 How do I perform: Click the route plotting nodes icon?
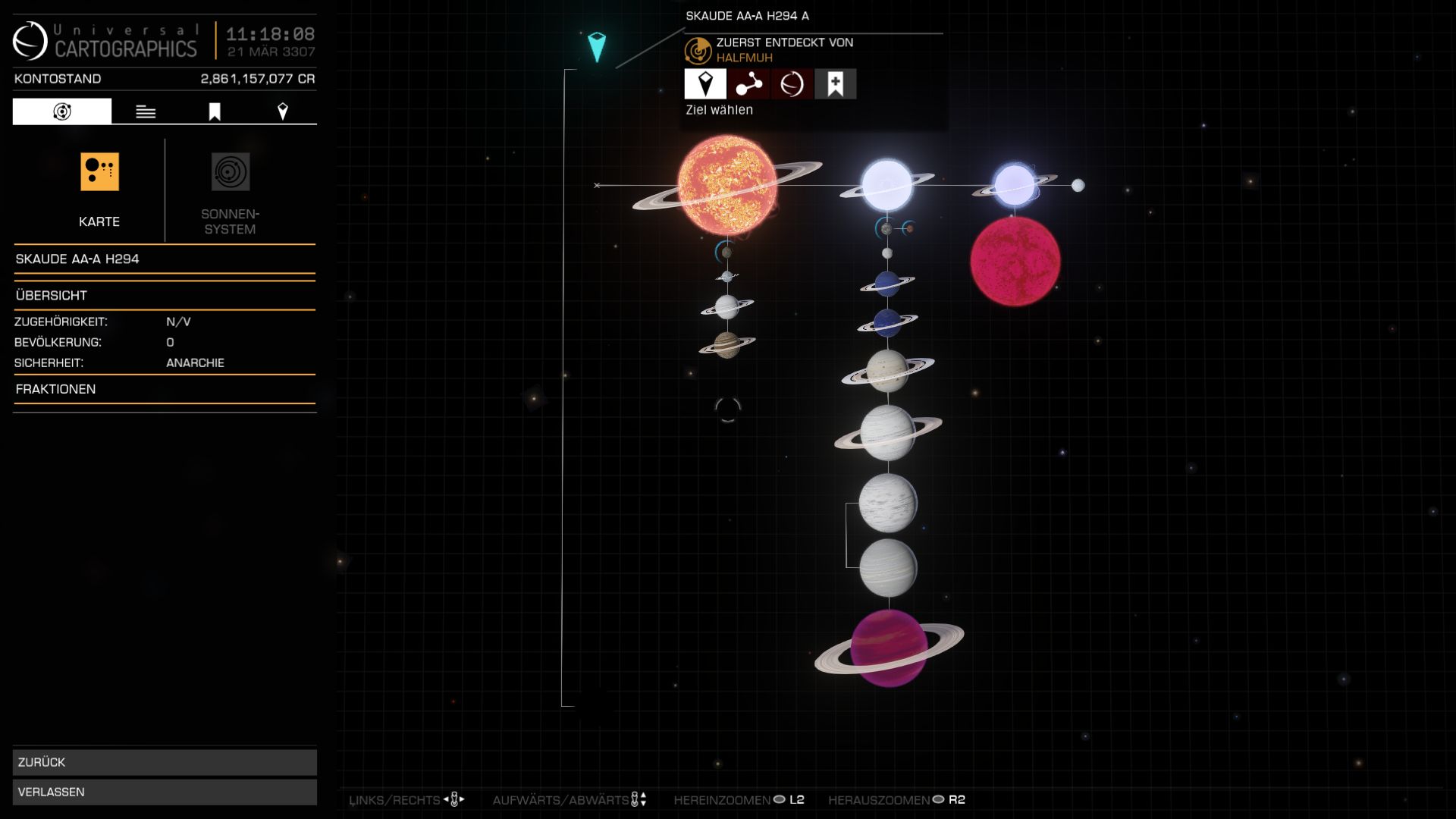point(748,84)
